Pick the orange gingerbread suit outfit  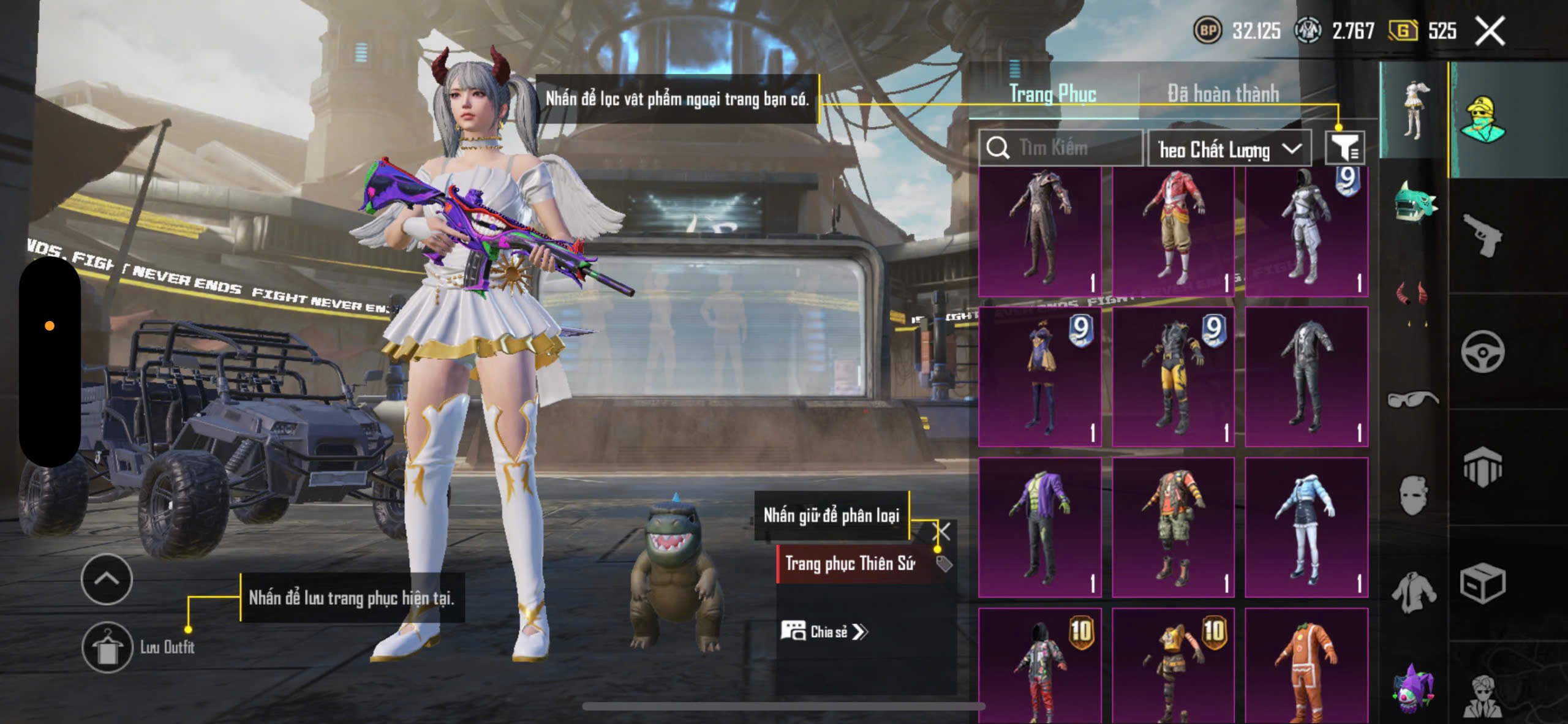point(1306,668)
